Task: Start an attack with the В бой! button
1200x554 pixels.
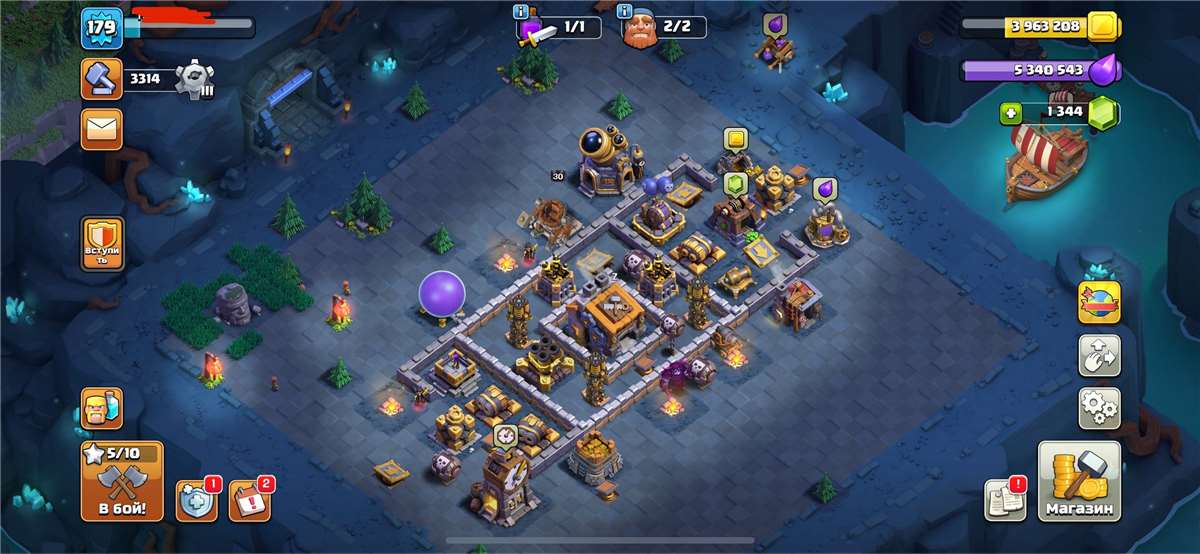Action: (x=122, y=481)
